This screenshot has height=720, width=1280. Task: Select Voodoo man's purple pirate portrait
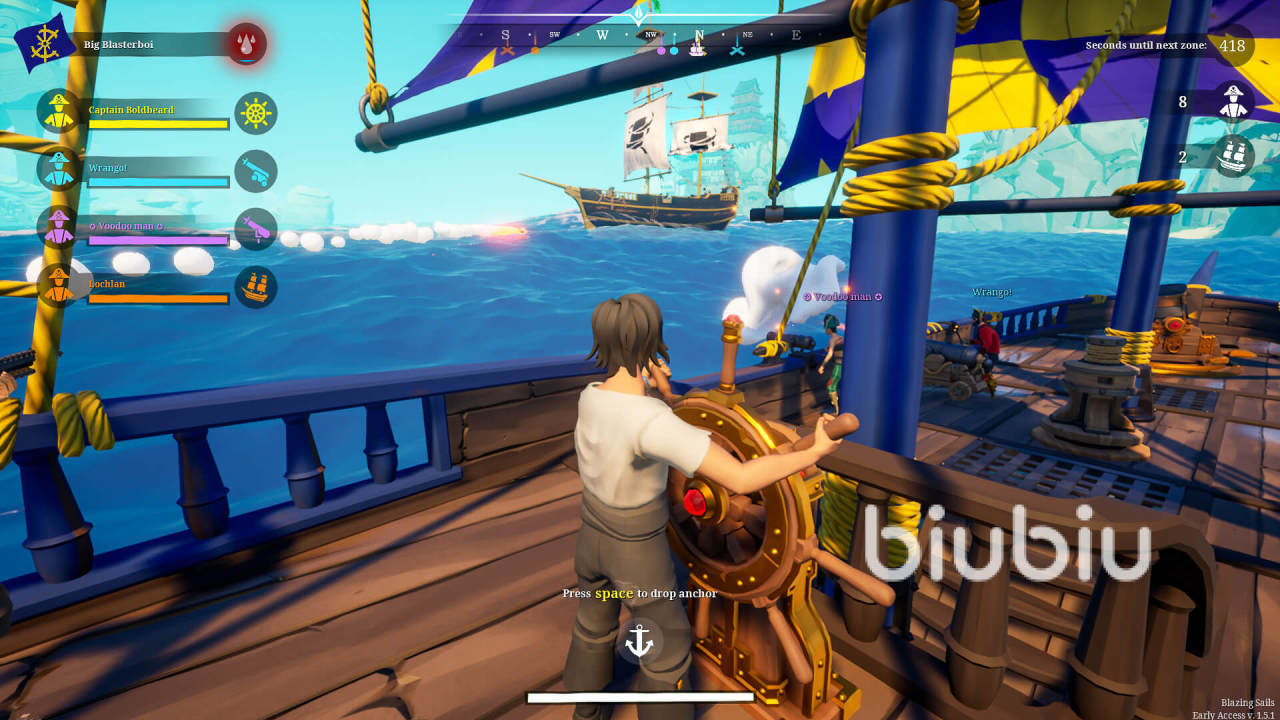point(59,227)
